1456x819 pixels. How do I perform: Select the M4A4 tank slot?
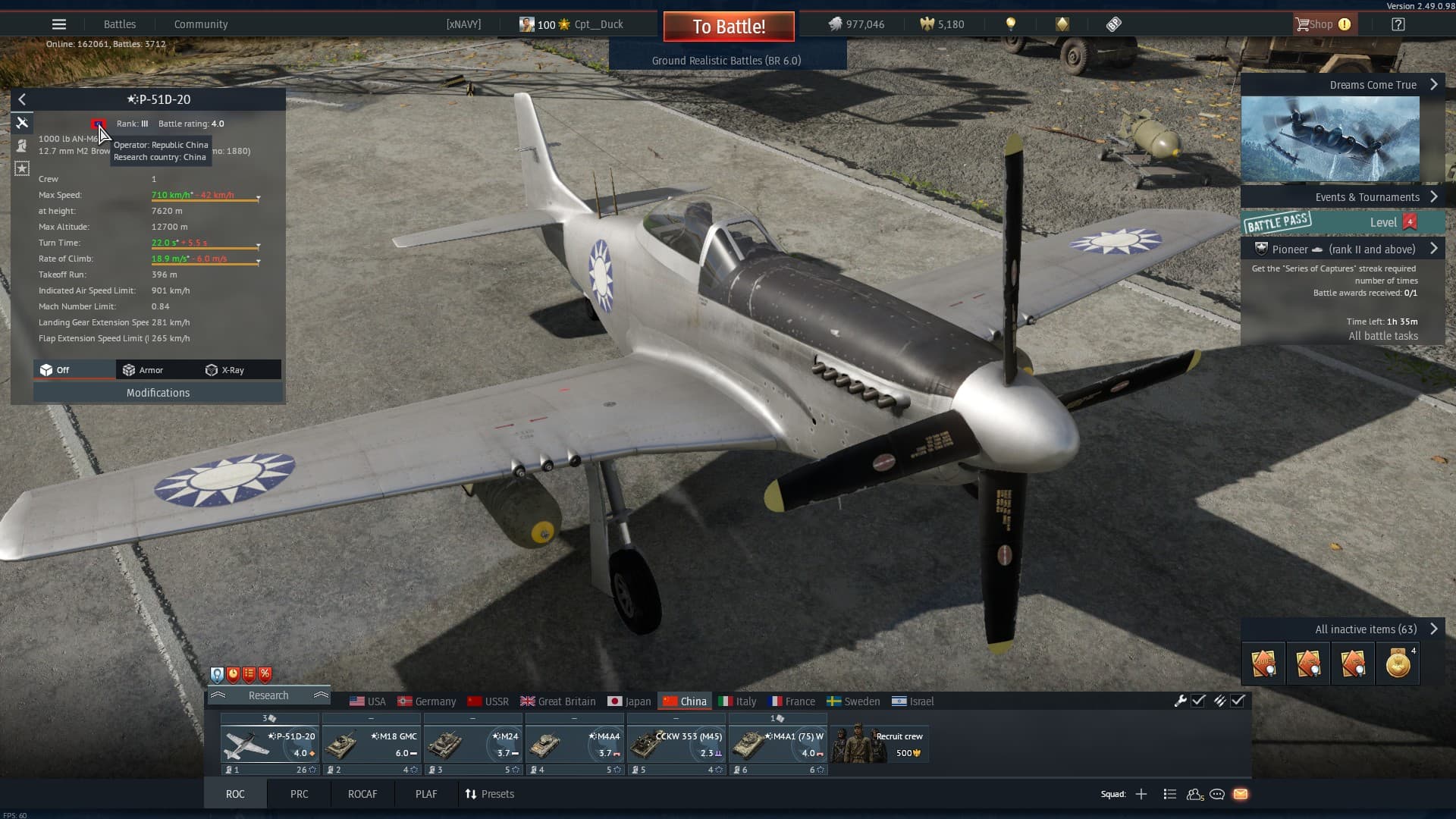tap(574, 745)
